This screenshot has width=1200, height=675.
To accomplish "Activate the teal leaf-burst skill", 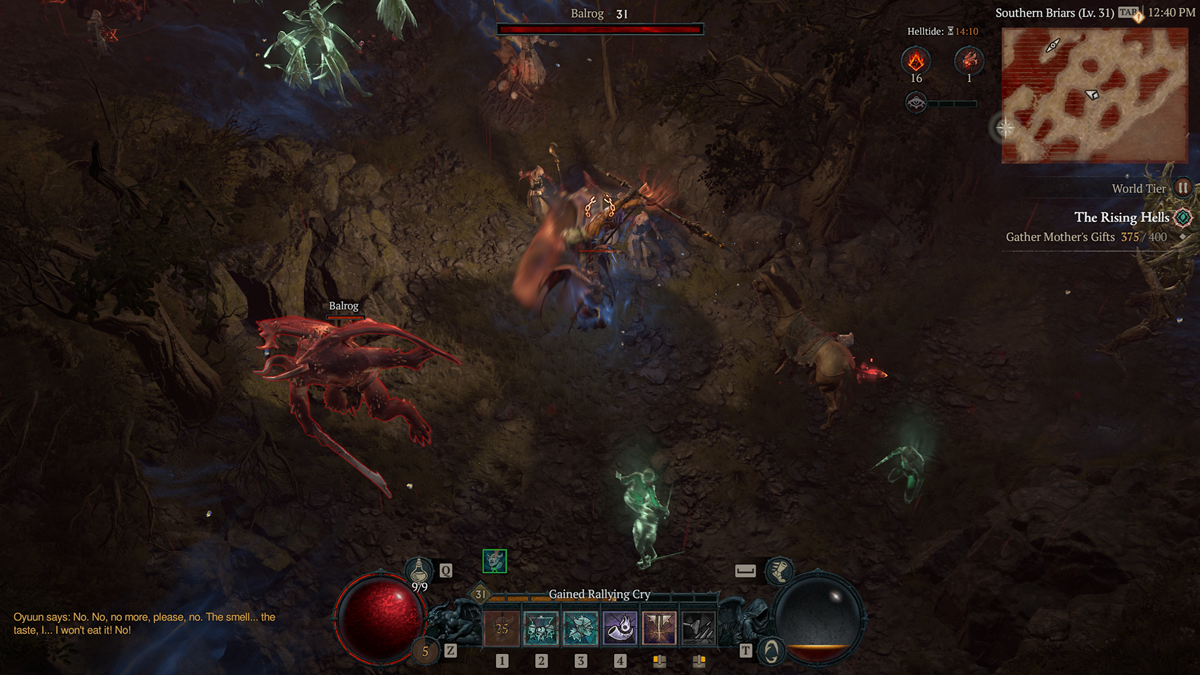I will coord(581,628).
